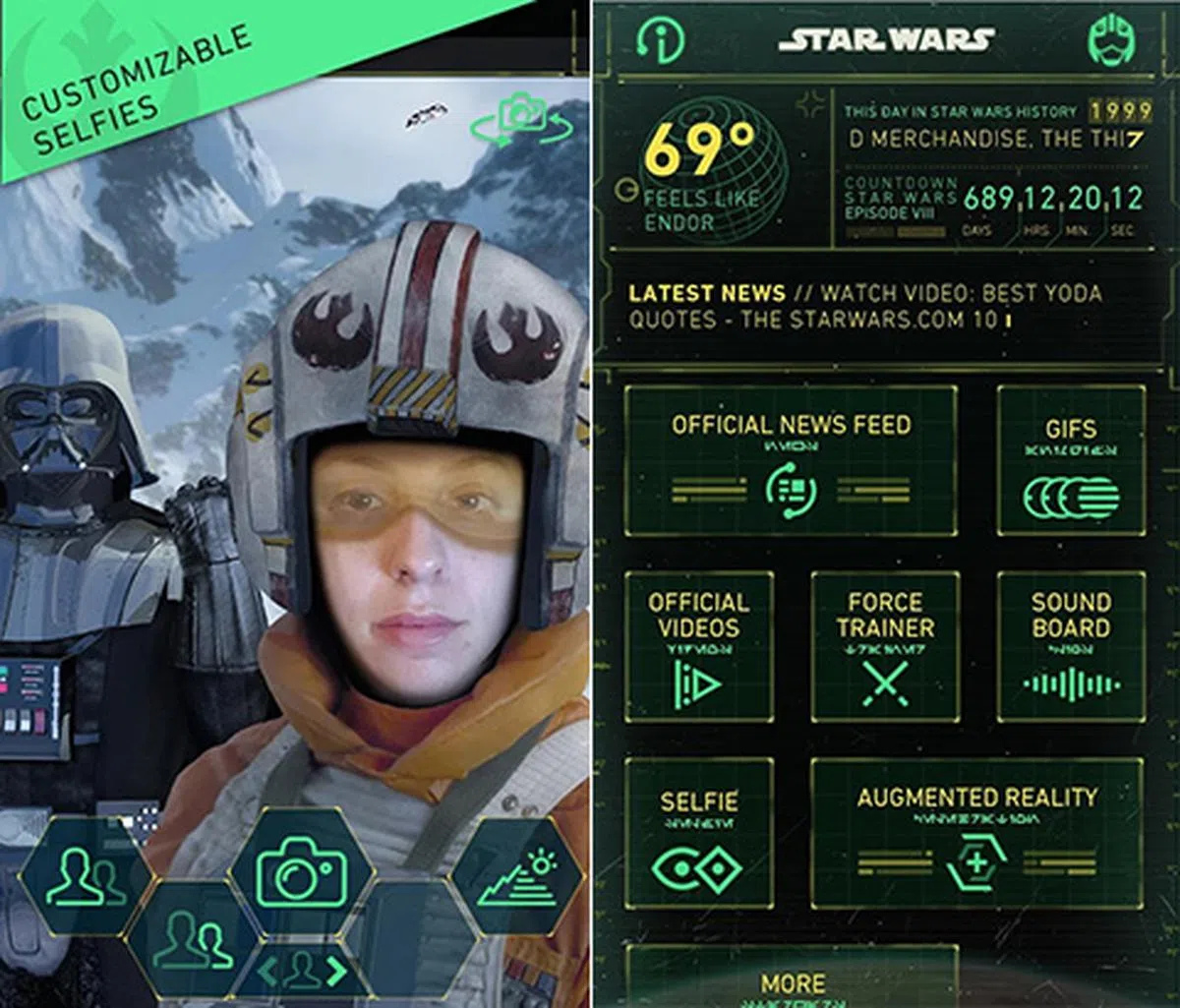The height and width of the screenshot is (1008, 1180).
Task: Open the Sound Board
Action: point(1071,646)
